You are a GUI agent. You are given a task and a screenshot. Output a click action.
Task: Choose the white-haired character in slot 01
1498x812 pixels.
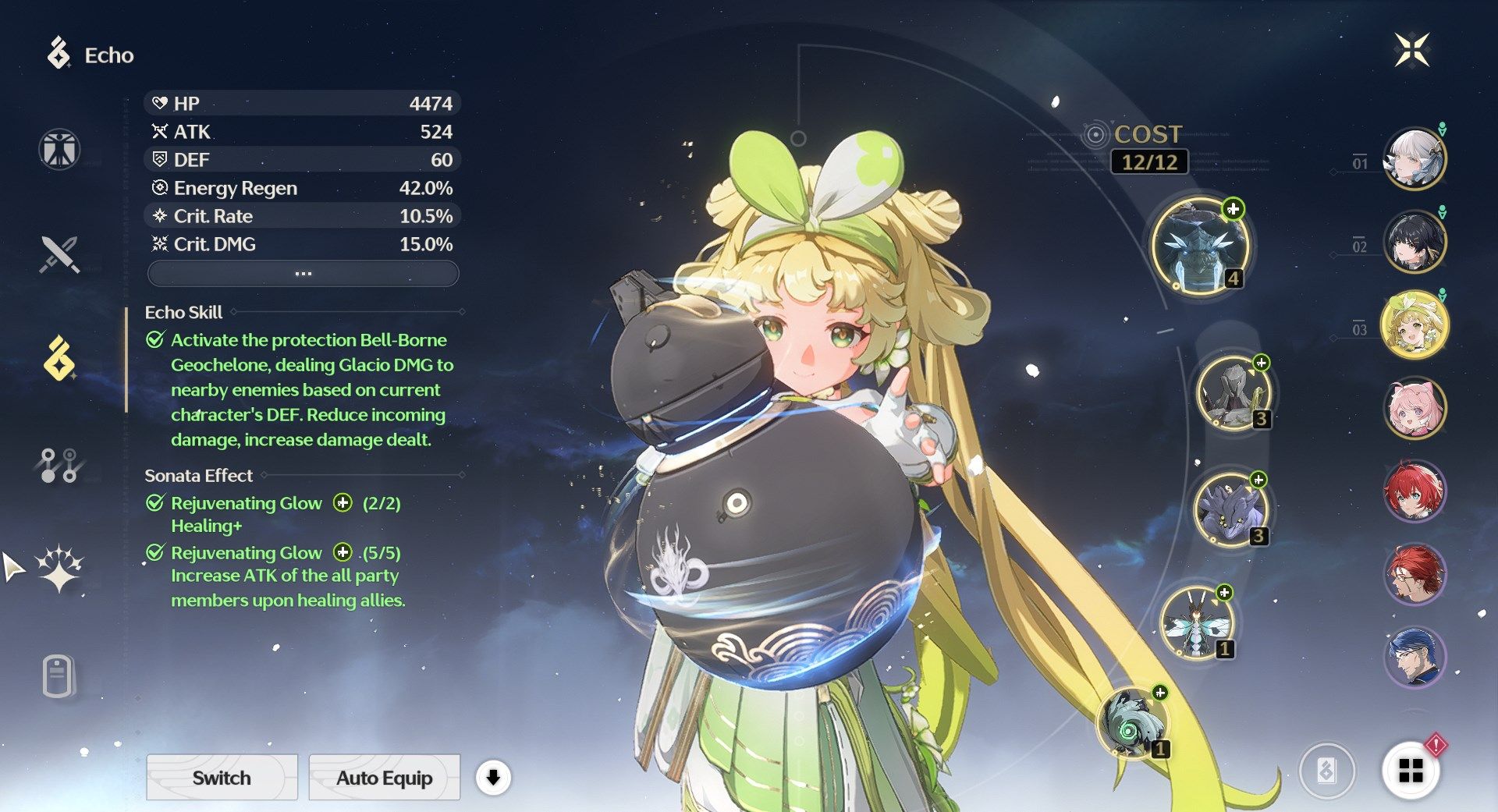(x=1414, y=159)
